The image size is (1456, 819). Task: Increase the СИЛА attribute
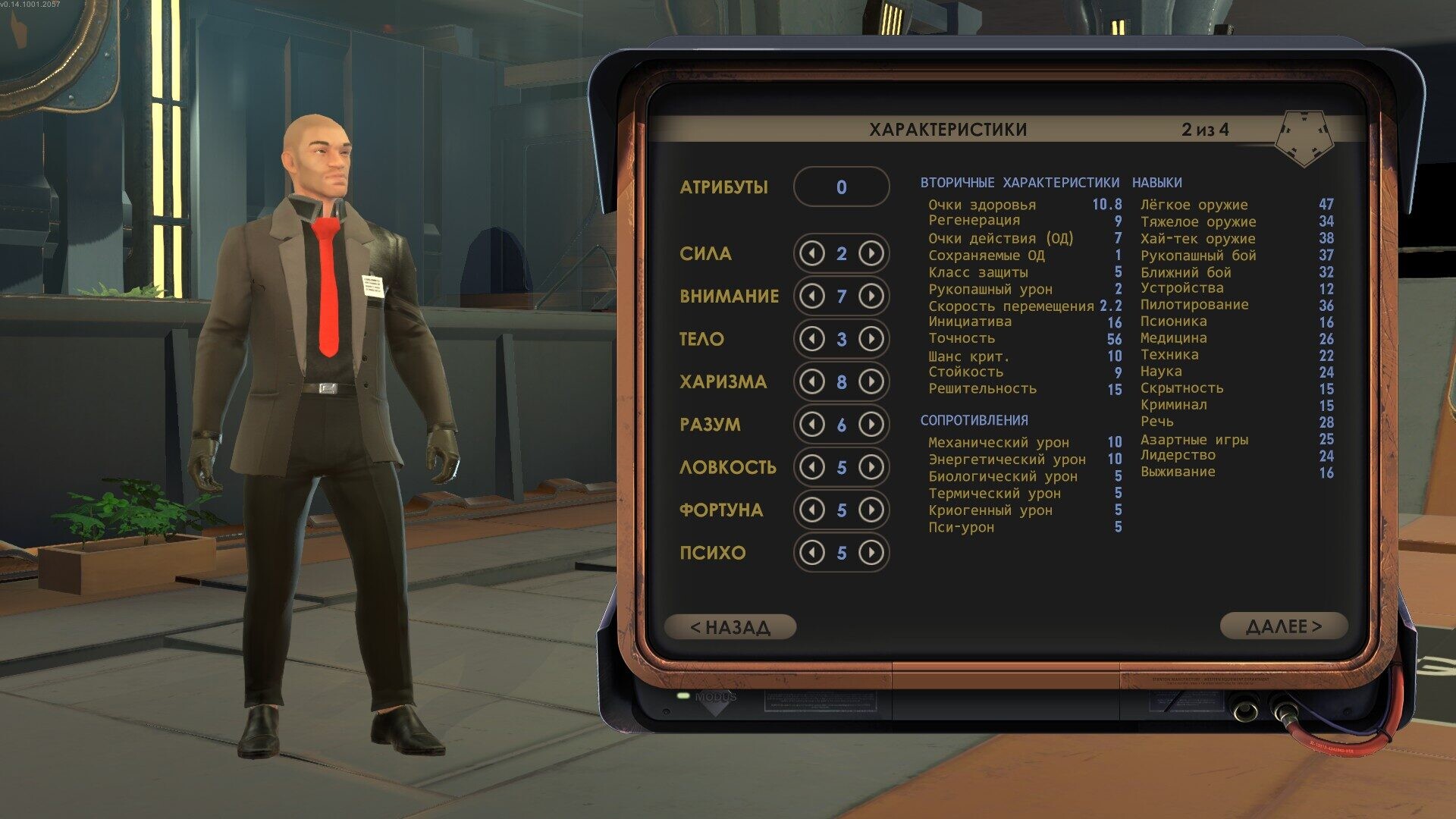pyautogui.click(x=871, y=253)
